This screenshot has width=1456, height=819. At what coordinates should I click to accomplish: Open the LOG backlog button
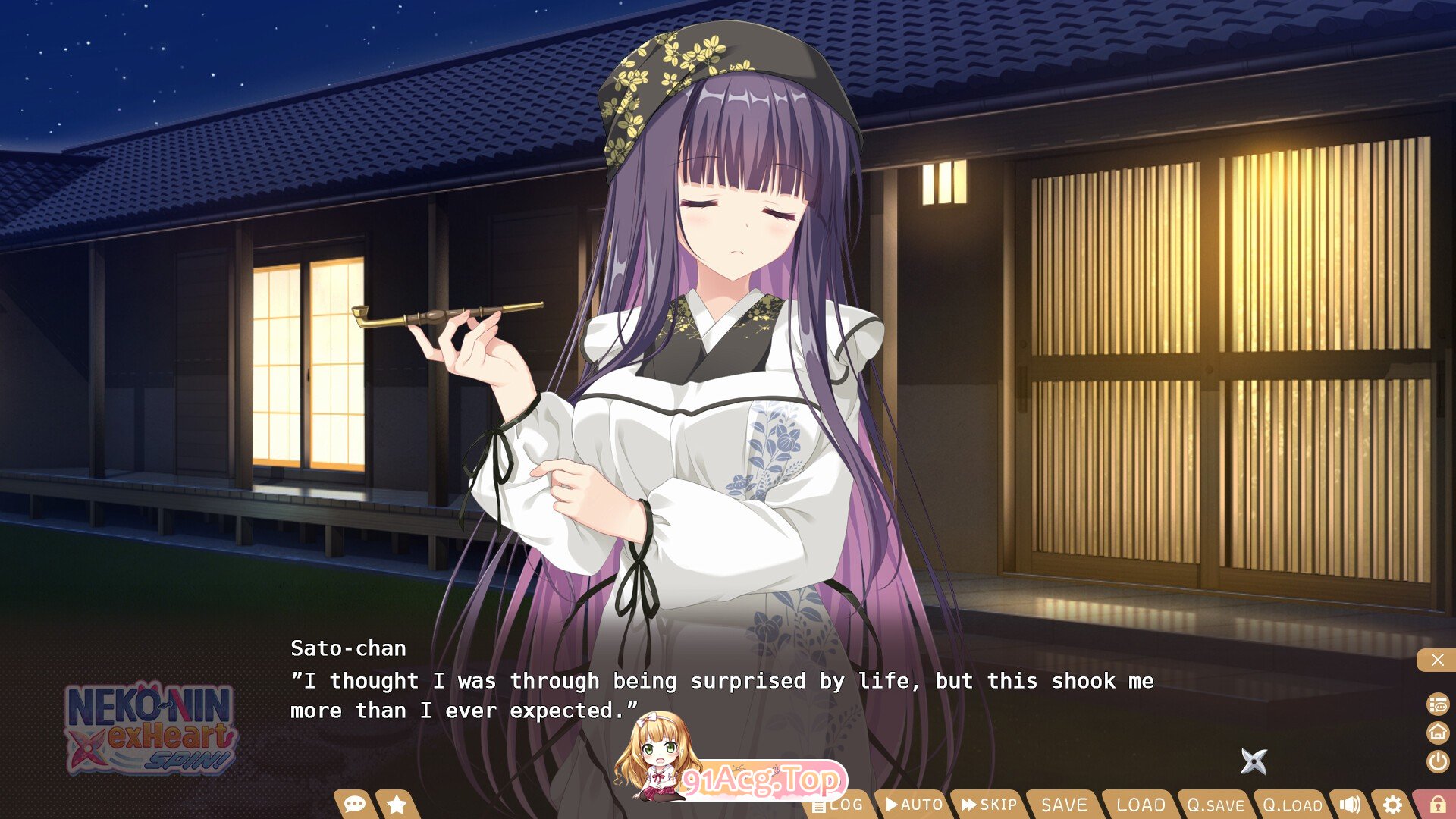tap(840, 805)
